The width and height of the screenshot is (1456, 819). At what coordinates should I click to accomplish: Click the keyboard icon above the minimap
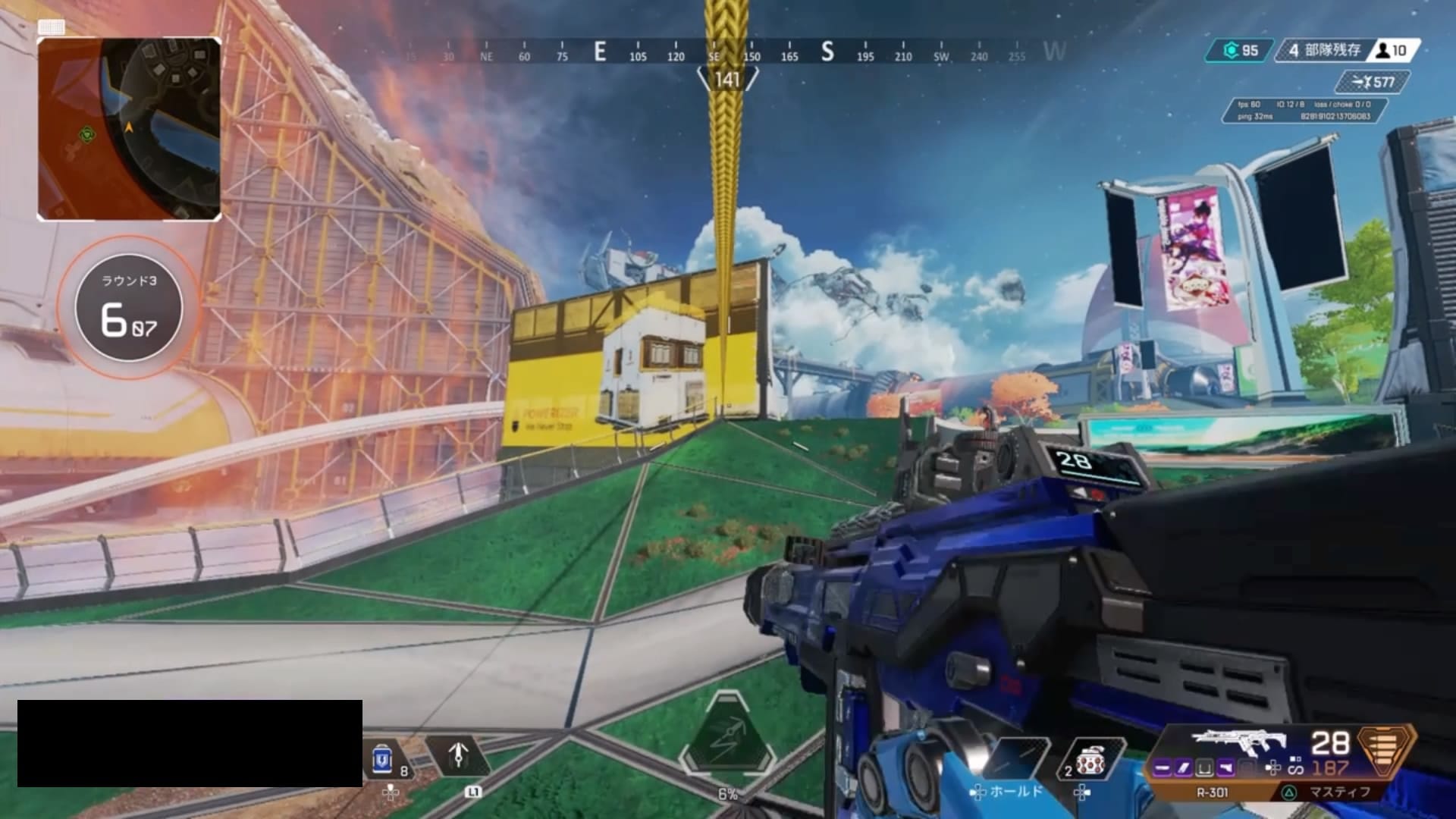pyautogui.click(x=51, y=27)
